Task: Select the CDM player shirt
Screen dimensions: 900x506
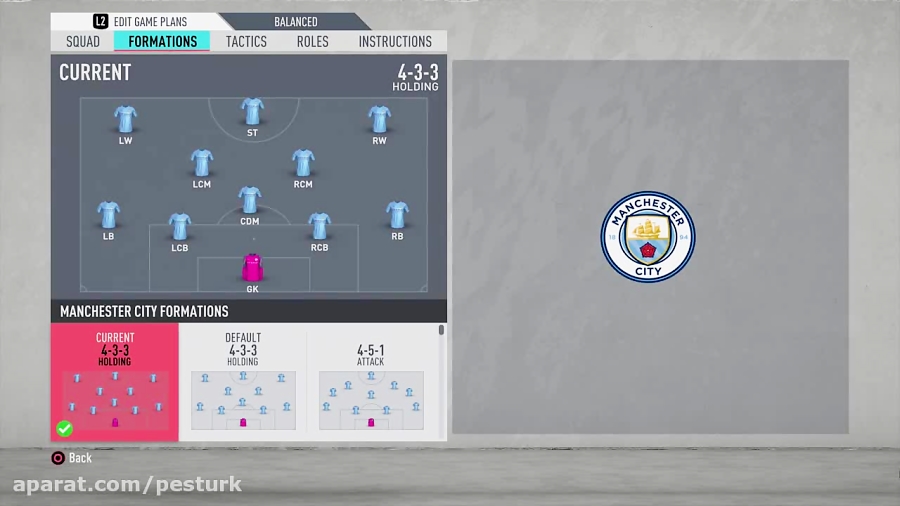Action: [250, 200]
